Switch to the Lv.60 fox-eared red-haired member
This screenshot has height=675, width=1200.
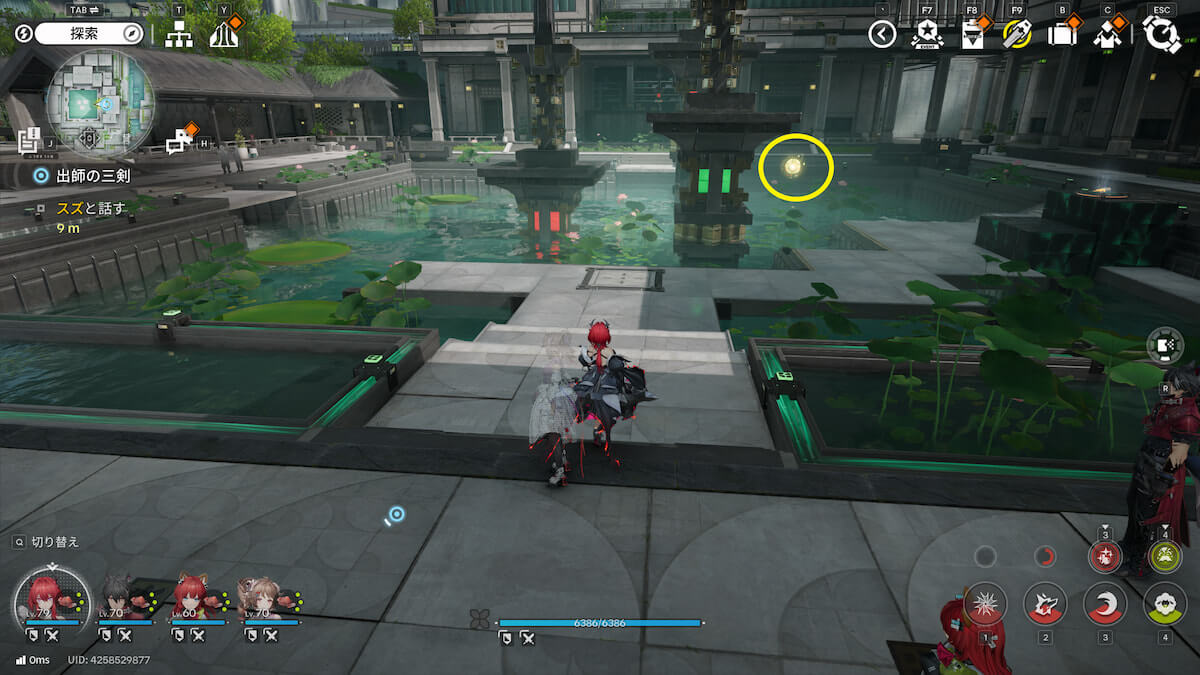[195, 598]
